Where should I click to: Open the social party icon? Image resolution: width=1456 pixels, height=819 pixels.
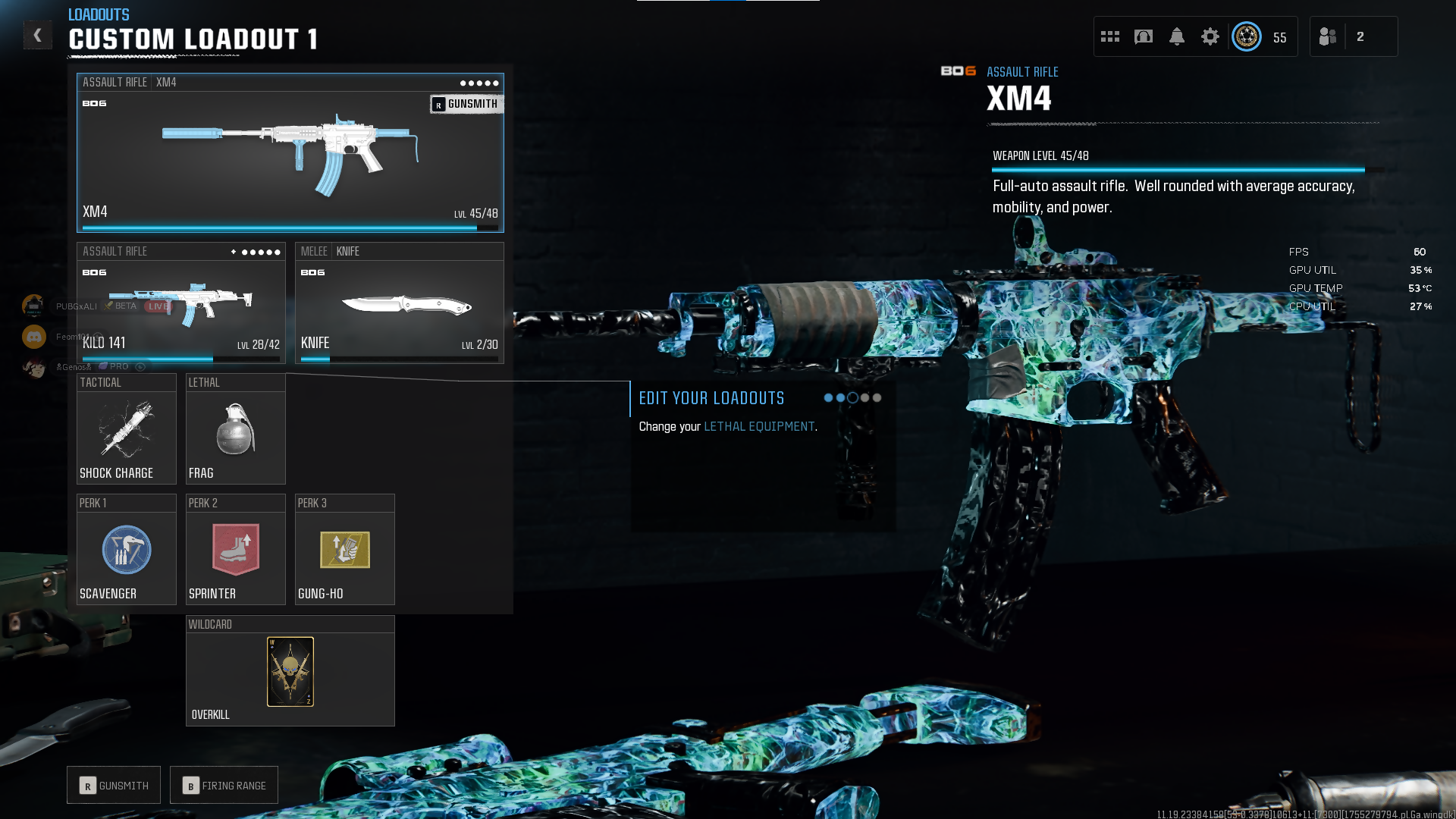click(x=1328, y=36)
